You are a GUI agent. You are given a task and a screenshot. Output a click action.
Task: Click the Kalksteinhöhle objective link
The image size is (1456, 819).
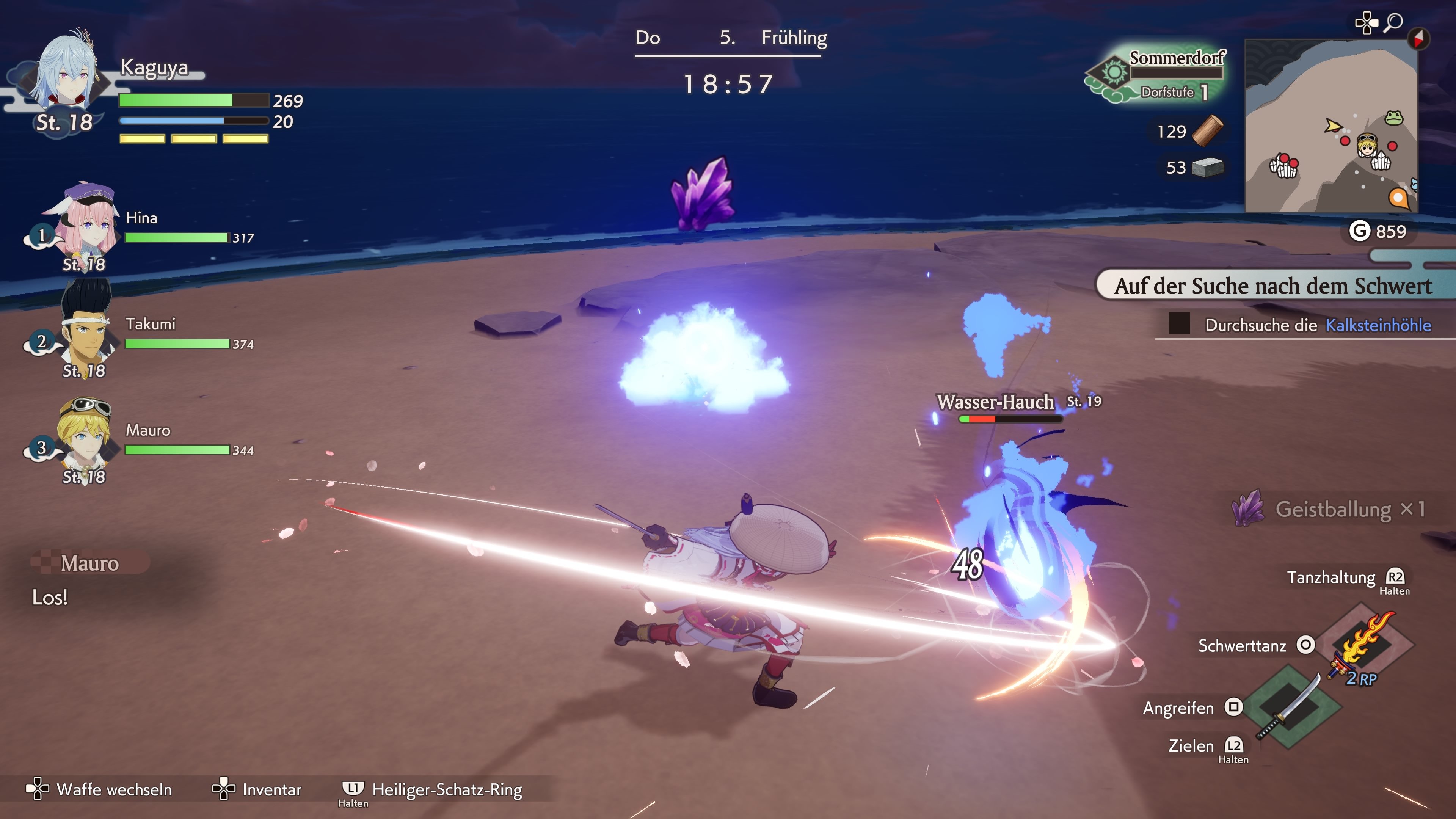[1378, 325]
